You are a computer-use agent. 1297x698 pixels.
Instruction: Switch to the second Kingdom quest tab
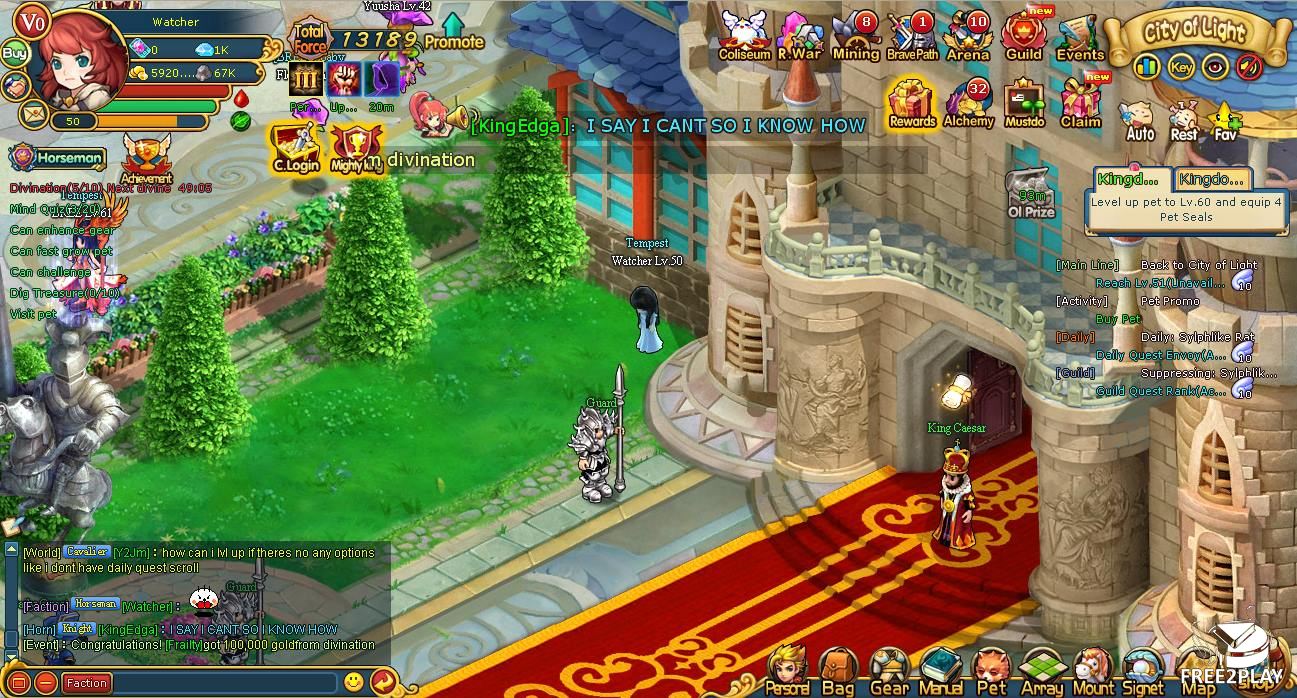(x=1212, y=179)
